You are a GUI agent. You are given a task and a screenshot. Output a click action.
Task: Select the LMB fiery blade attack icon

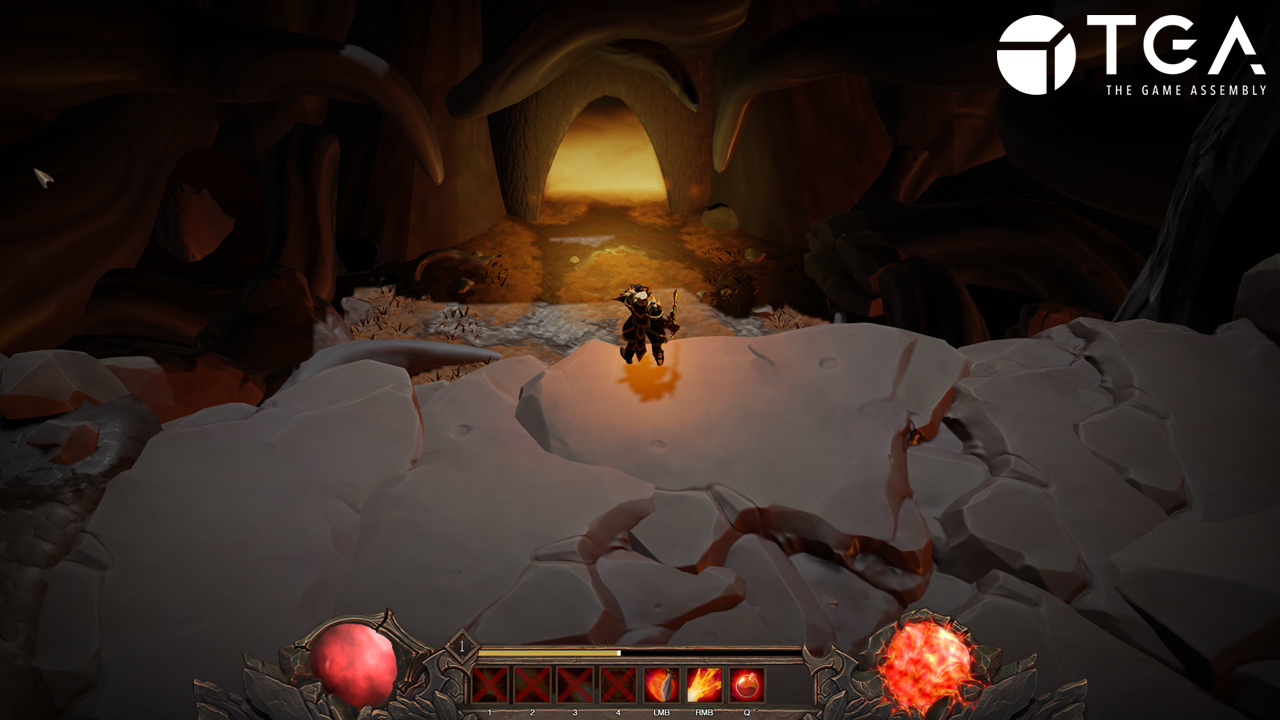click(x=661, y=685)
